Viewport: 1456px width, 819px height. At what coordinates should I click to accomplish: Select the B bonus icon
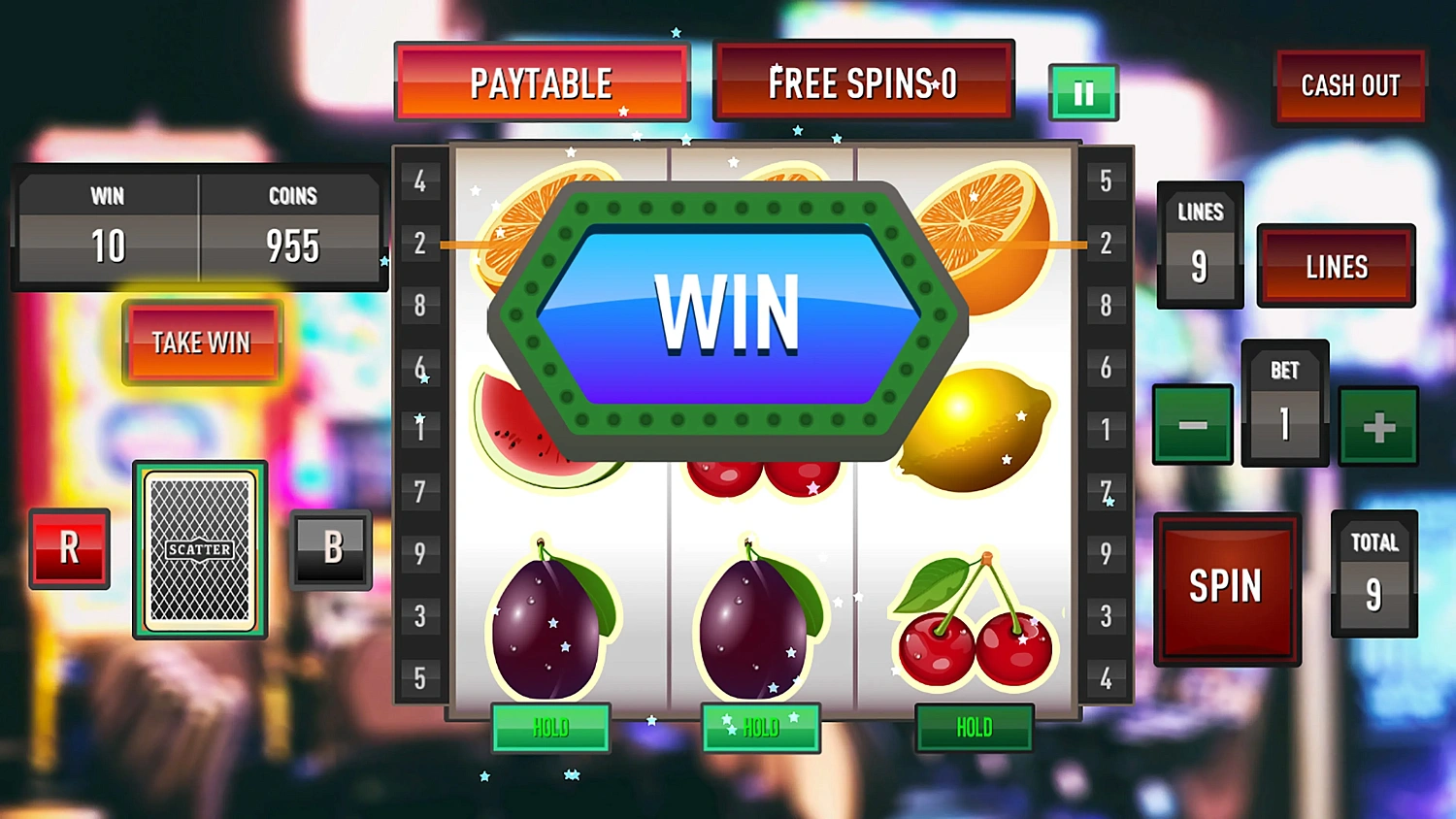(331, 548)
